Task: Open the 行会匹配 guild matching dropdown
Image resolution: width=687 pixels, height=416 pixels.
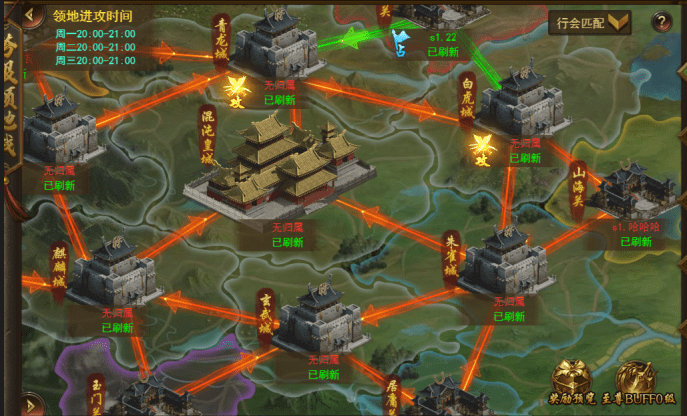Action: (594, 22)
